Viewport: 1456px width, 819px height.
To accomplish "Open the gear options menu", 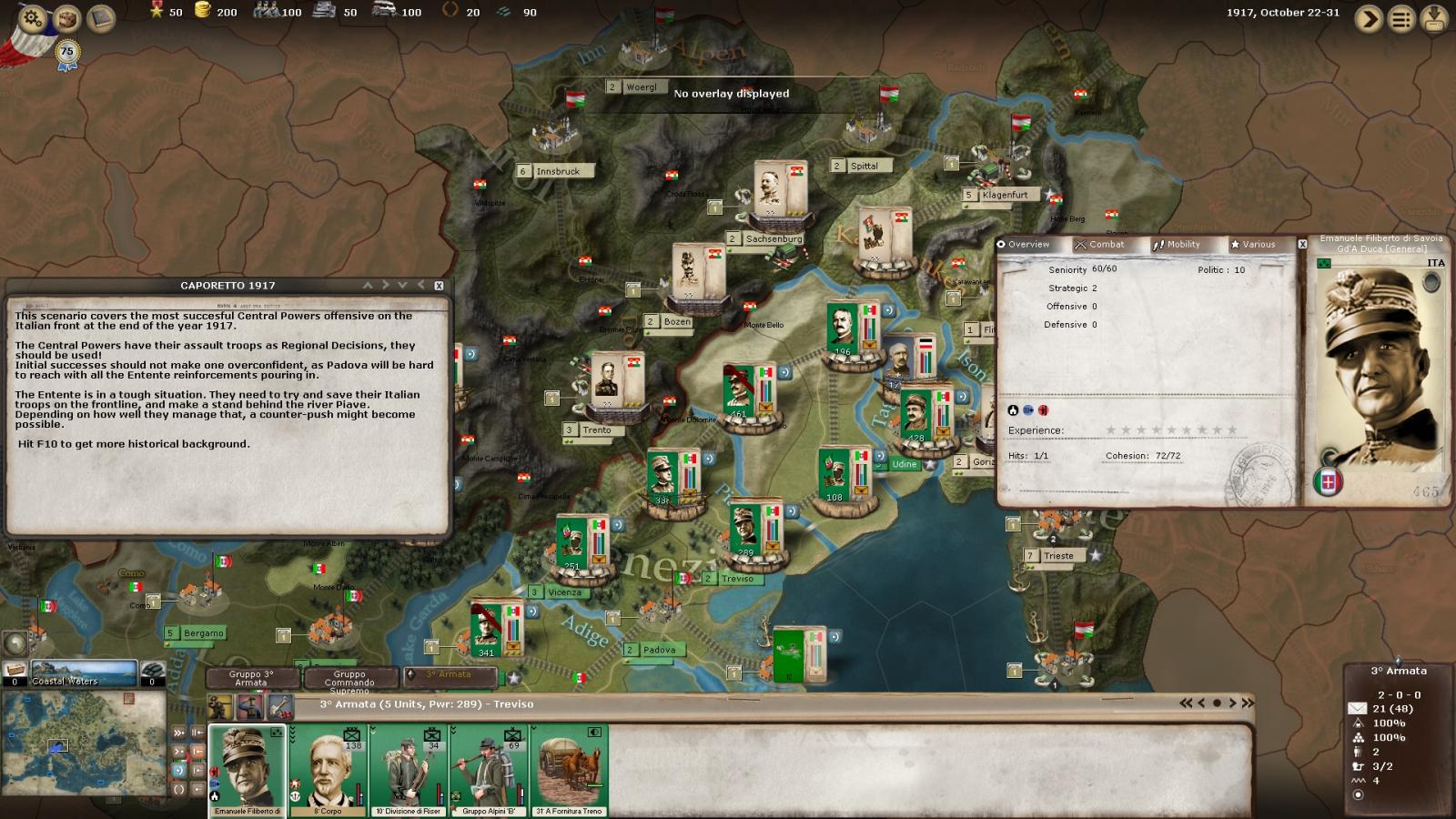I will (x=33, y=17).
